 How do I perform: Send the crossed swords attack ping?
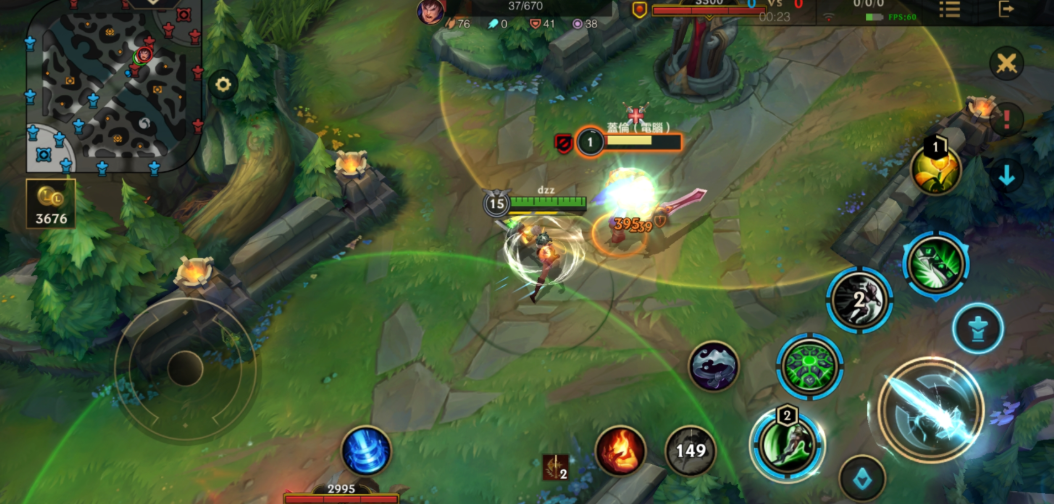click(1006, 64)
